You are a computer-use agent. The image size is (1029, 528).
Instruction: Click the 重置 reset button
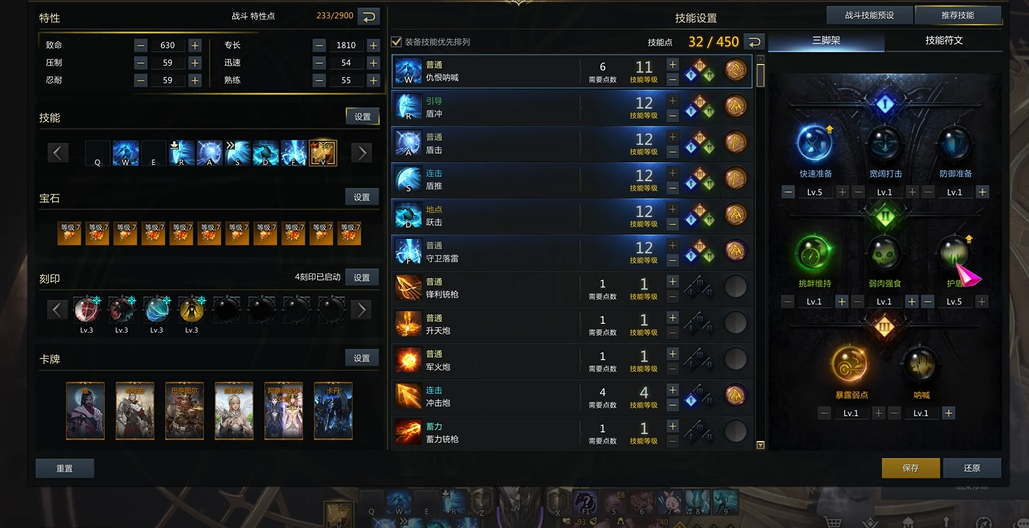(64, 468)
